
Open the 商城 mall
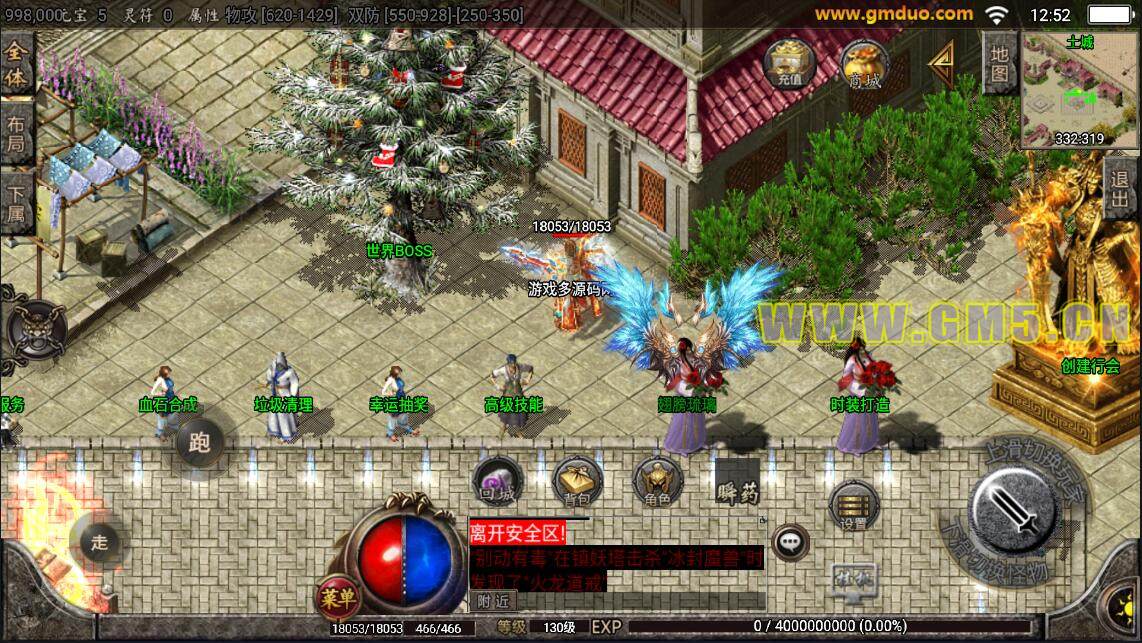click(x=864, y=64)
